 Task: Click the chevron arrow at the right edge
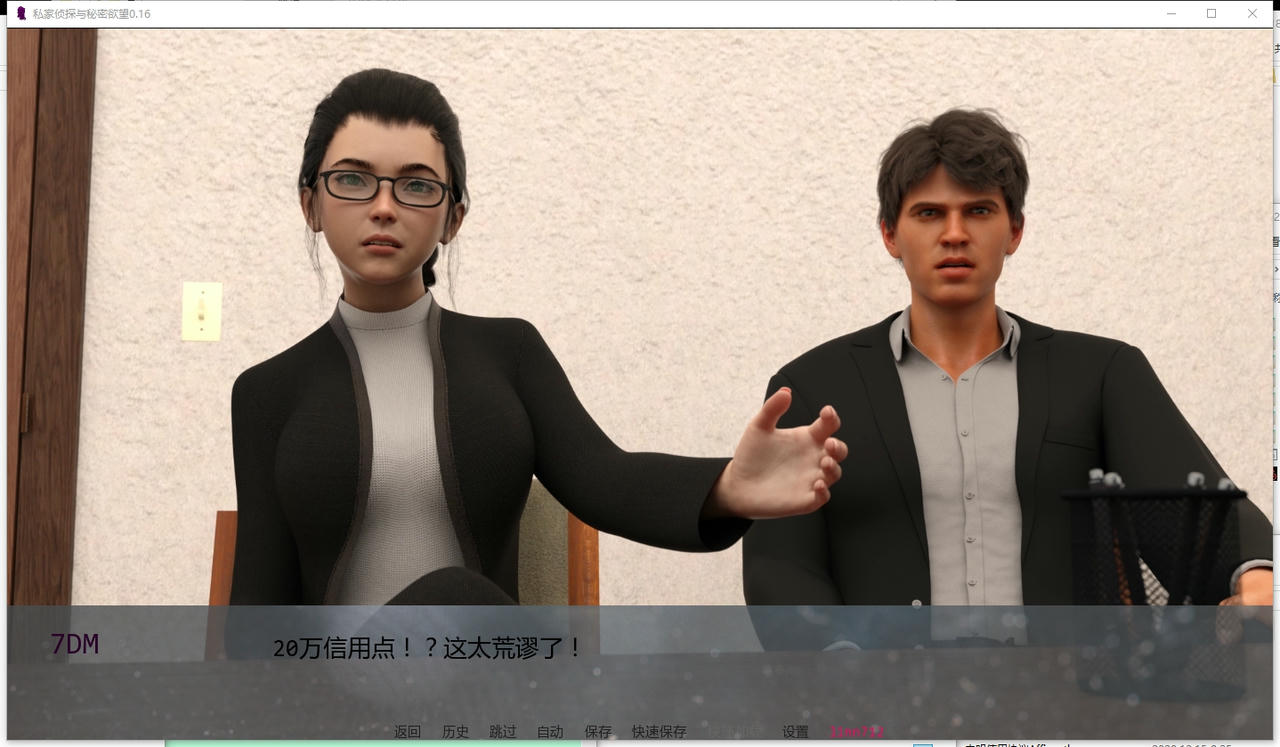(1274, 268)
